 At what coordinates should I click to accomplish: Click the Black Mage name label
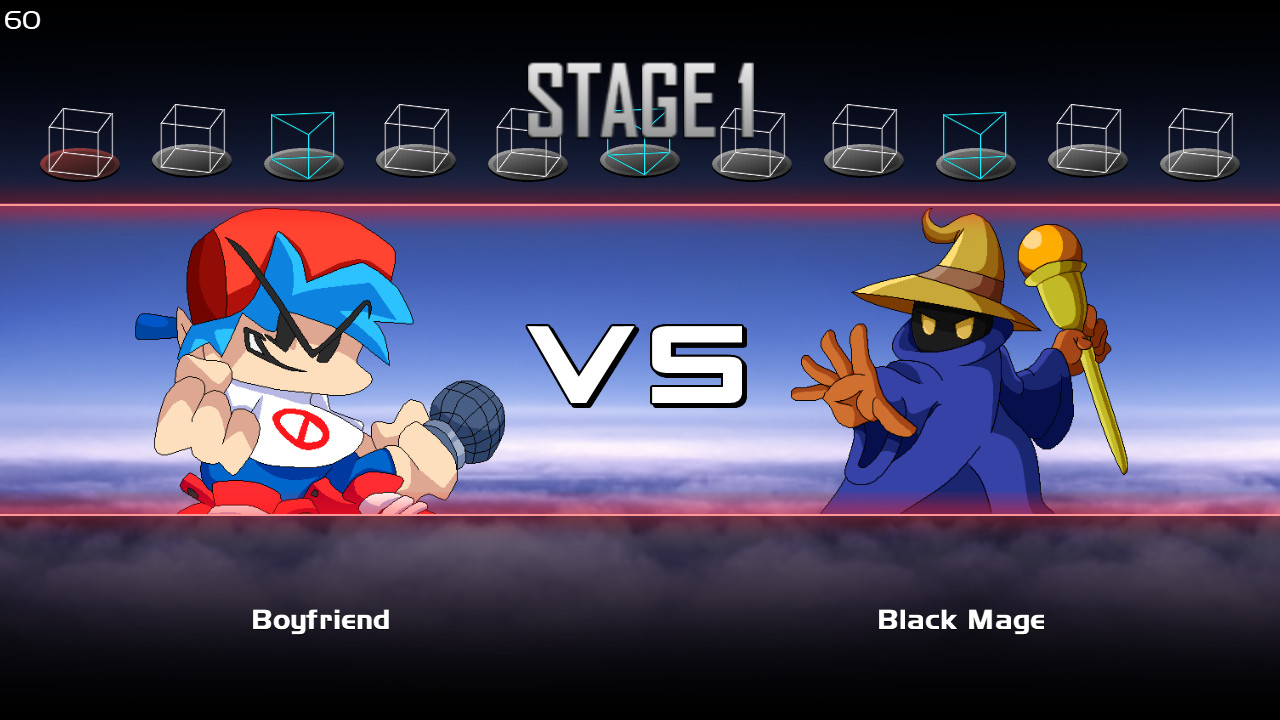[962, 620]
